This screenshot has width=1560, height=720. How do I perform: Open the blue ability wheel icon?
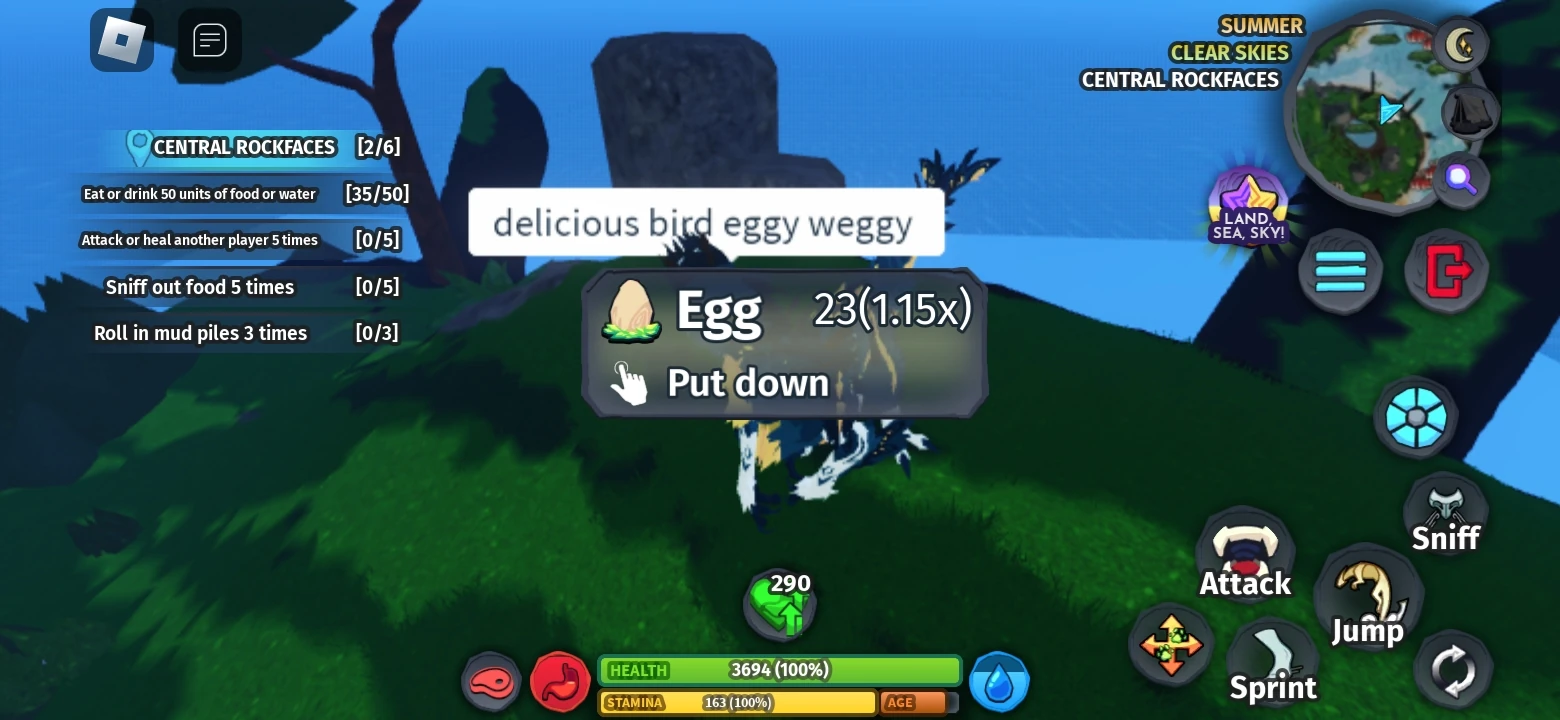click(x=1416, y=417)
